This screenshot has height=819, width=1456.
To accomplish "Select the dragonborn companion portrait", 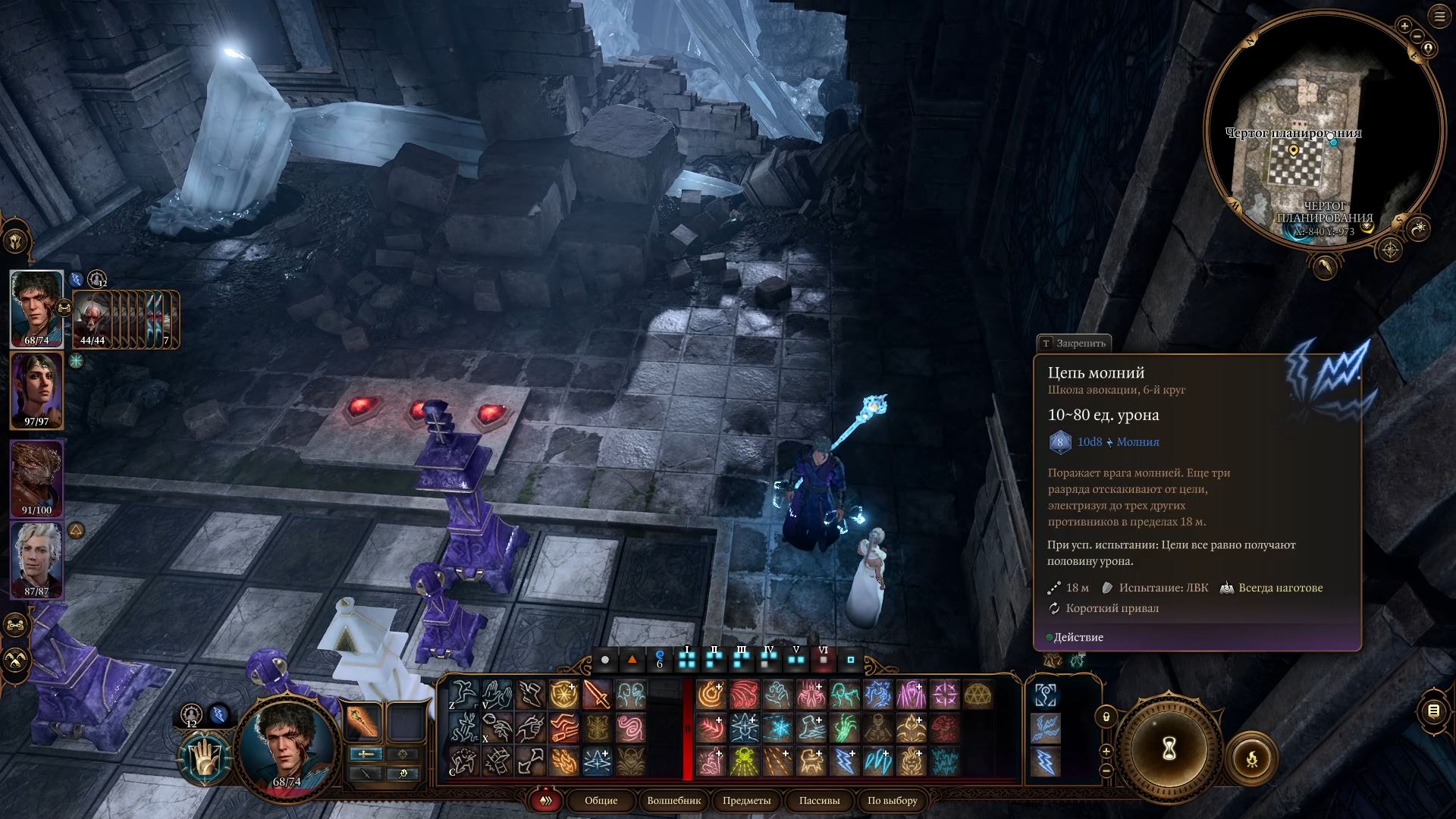I will [36, 478].
